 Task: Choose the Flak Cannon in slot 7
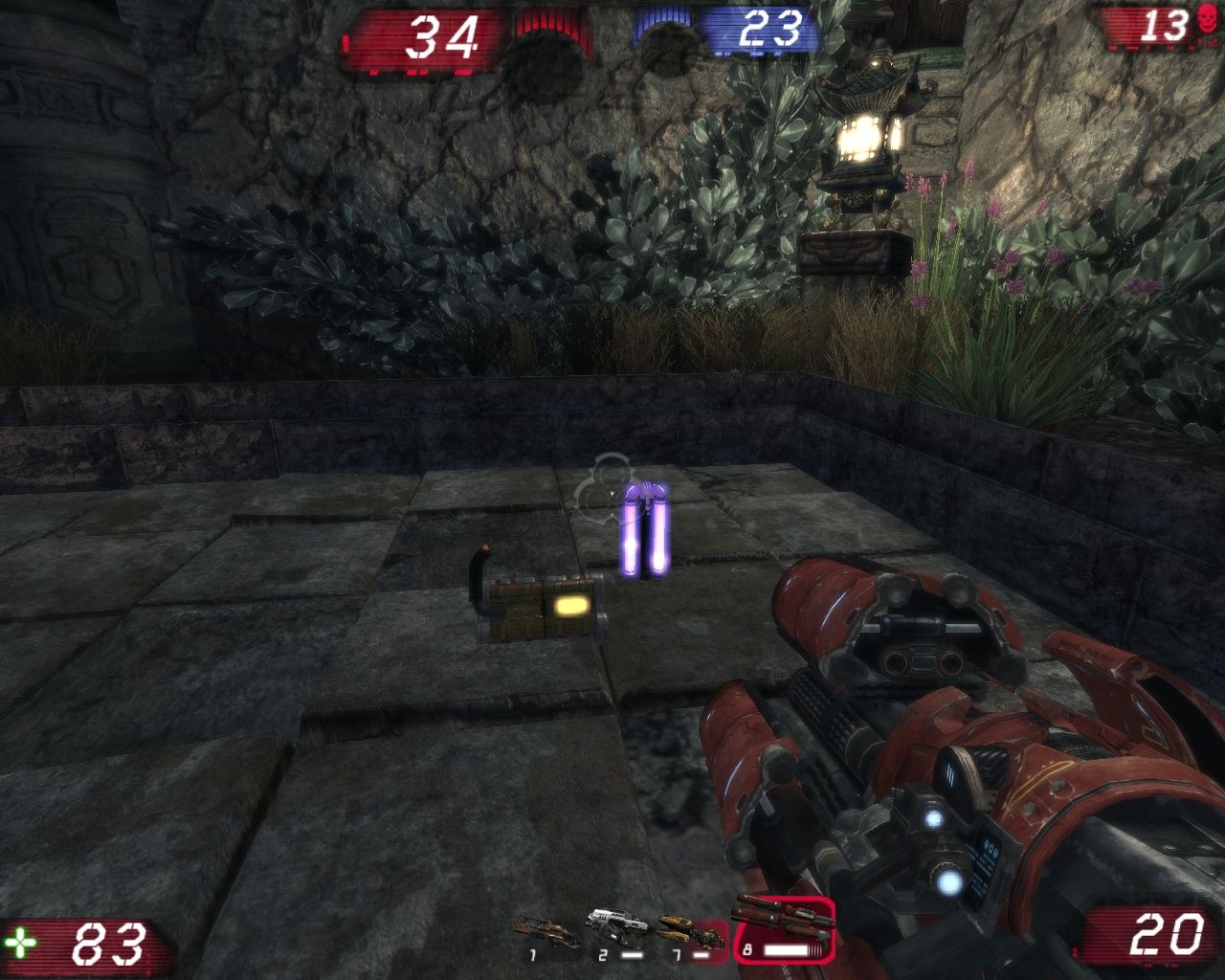pos(685,932)
